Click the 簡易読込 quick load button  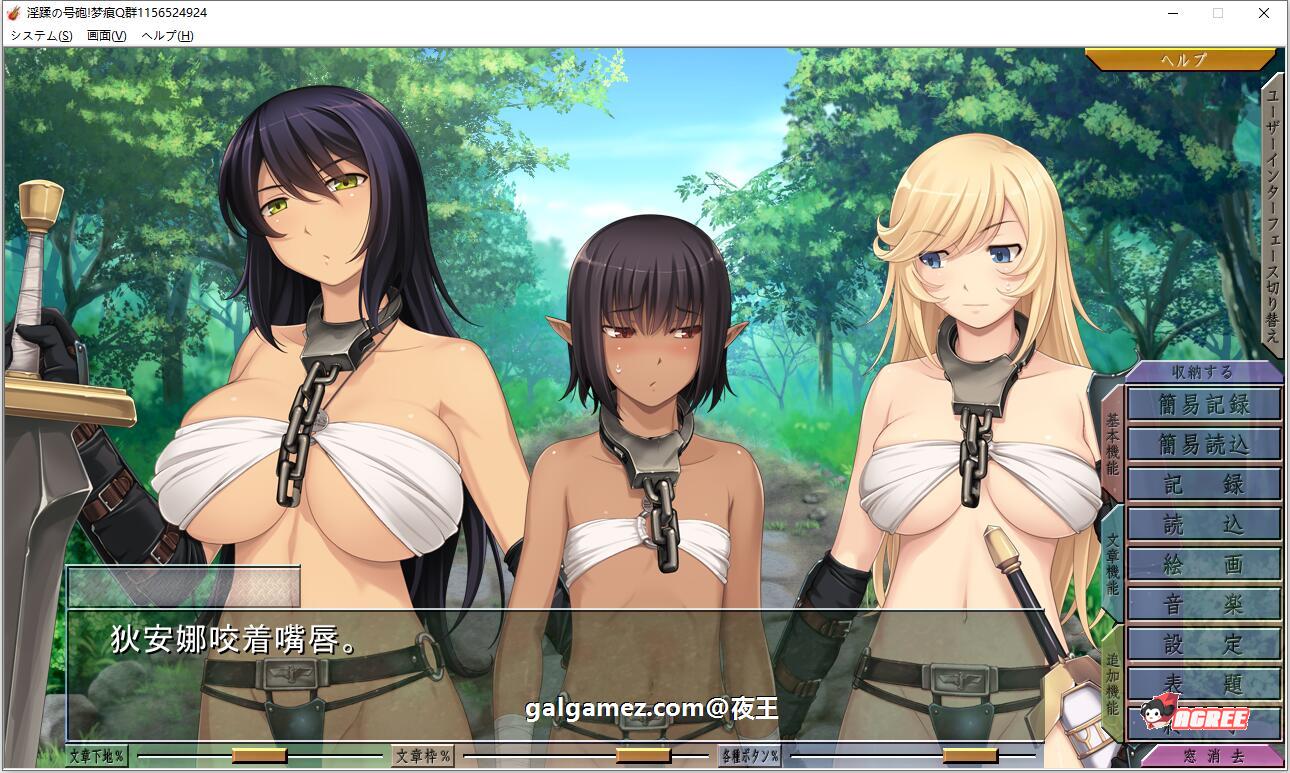pyautogui.click(x=1203, y=445)
